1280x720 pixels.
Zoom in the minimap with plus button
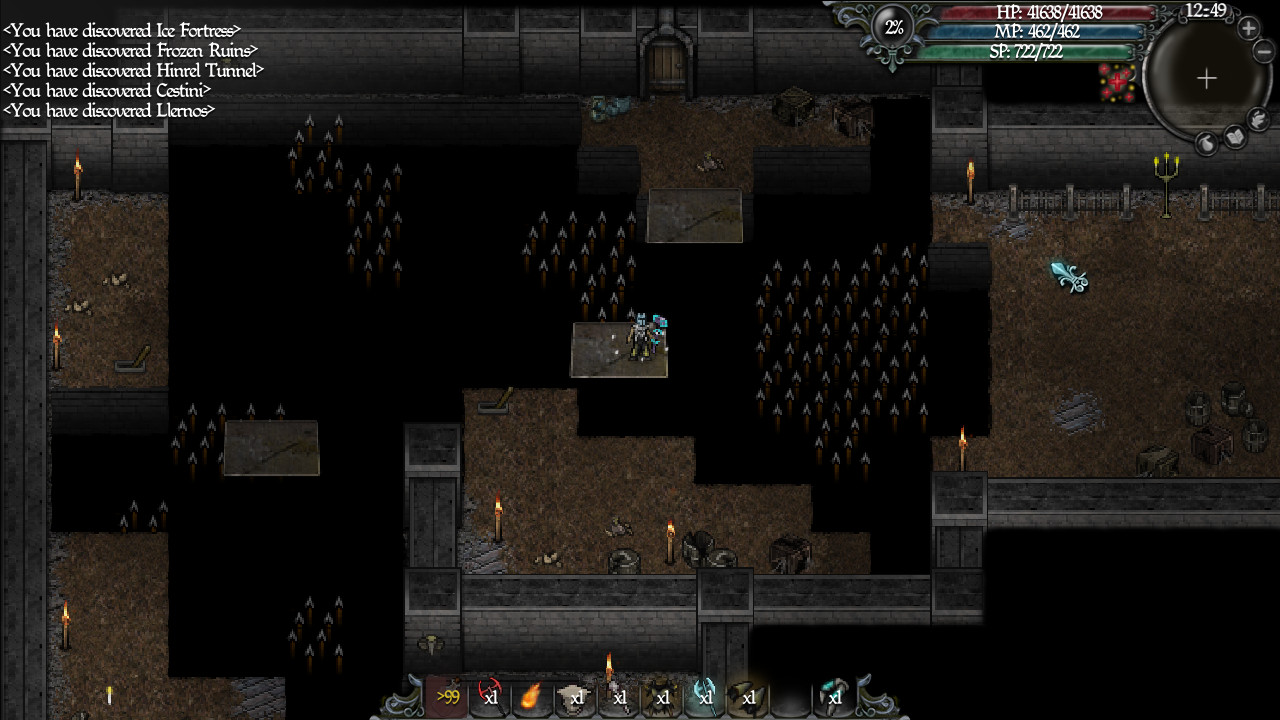1249,28
